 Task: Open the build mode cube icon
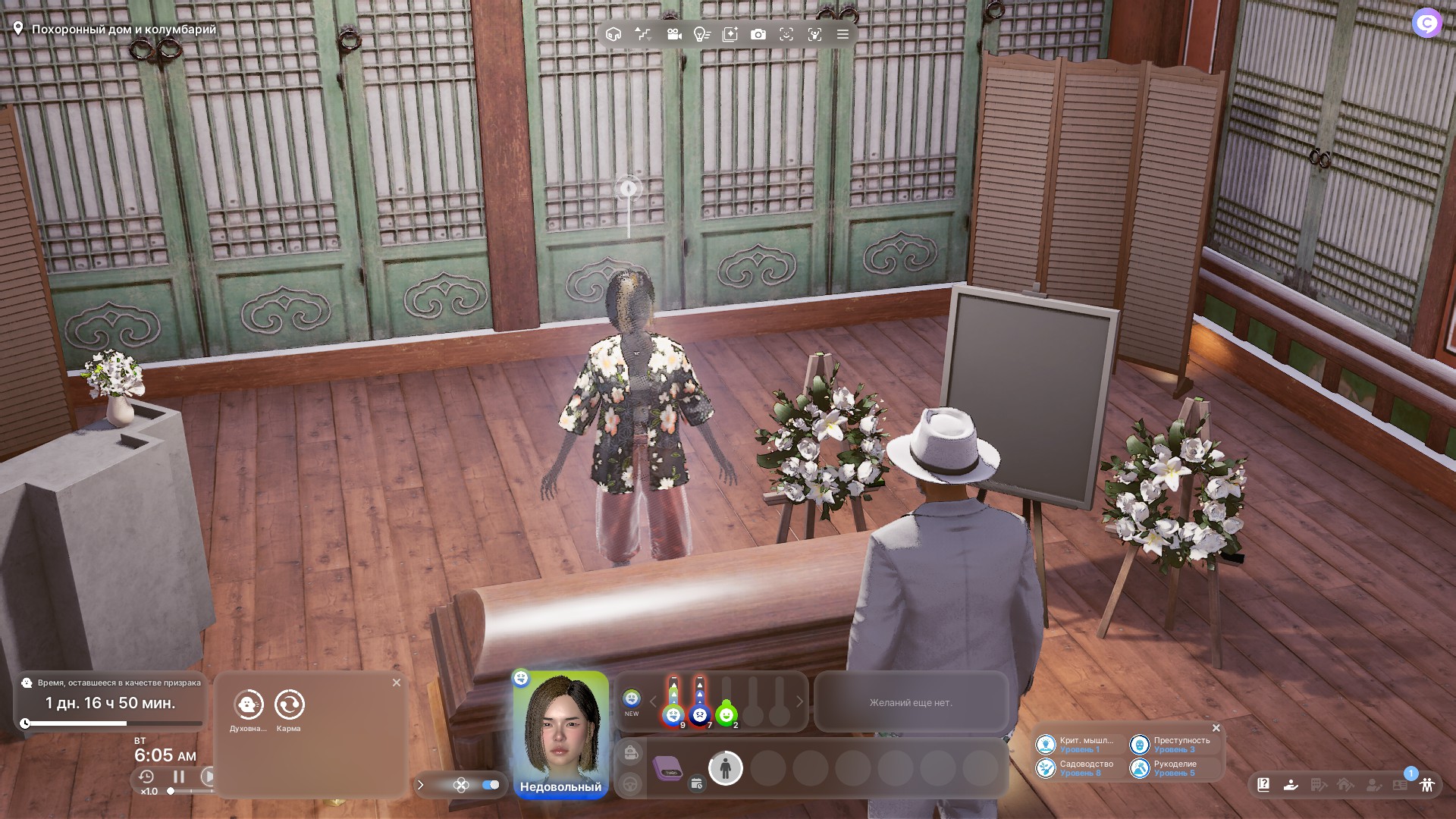[x=613, y=34]
